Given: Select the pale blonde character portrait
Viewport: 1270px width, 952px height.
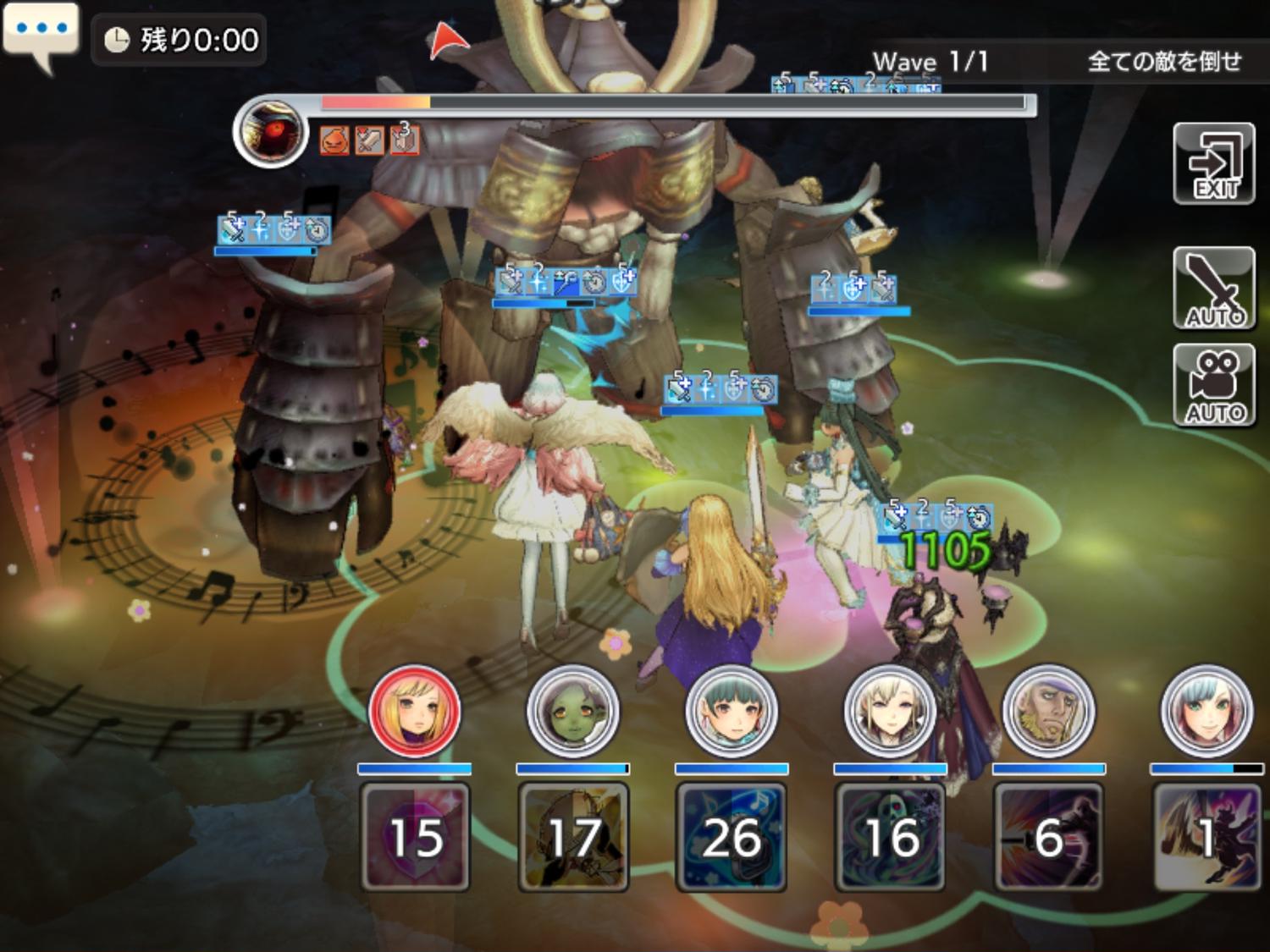Looking at the screenshot, I should (x=890, y=711).
